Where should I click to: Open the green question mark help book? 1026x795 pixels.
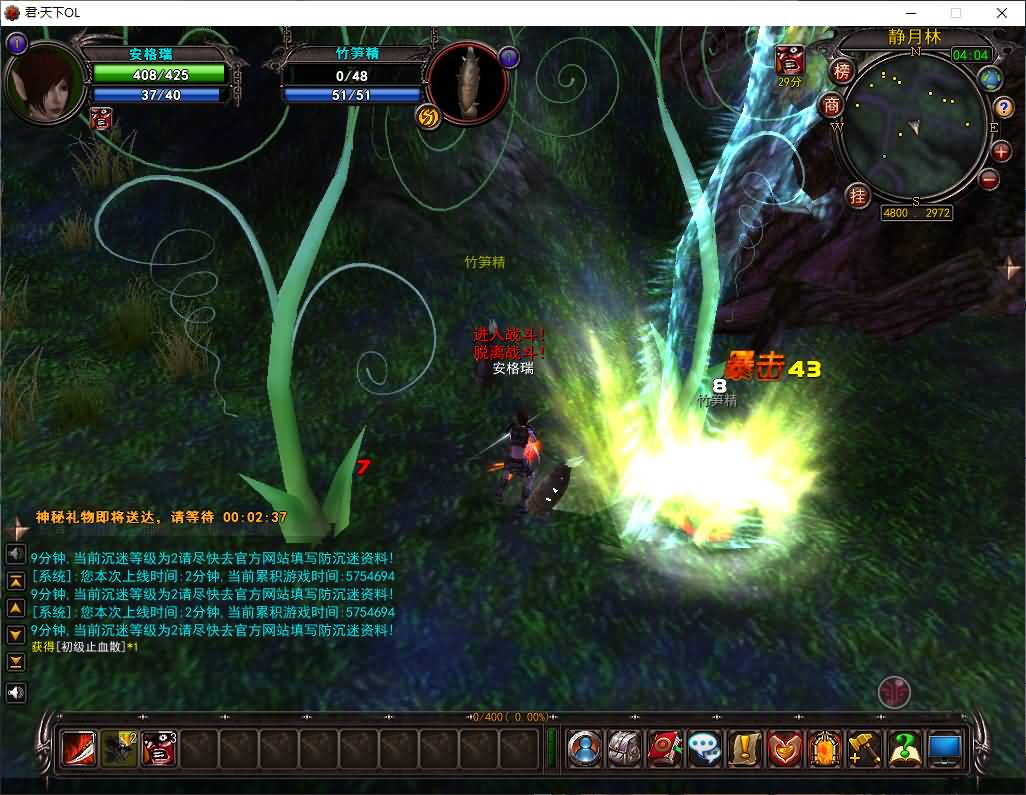click(x=904, y=748)
